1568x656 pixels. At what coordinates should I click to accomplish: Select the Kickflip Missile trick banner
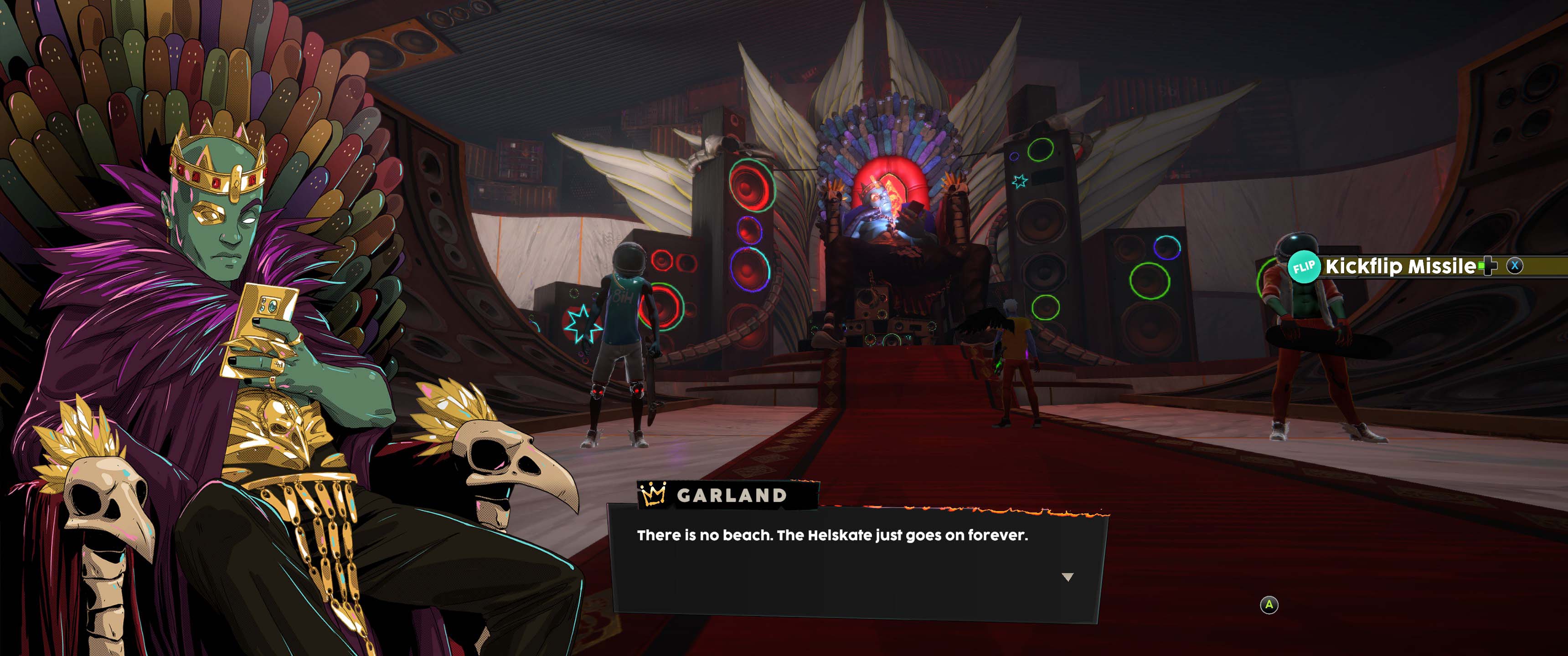[1400, 266]
